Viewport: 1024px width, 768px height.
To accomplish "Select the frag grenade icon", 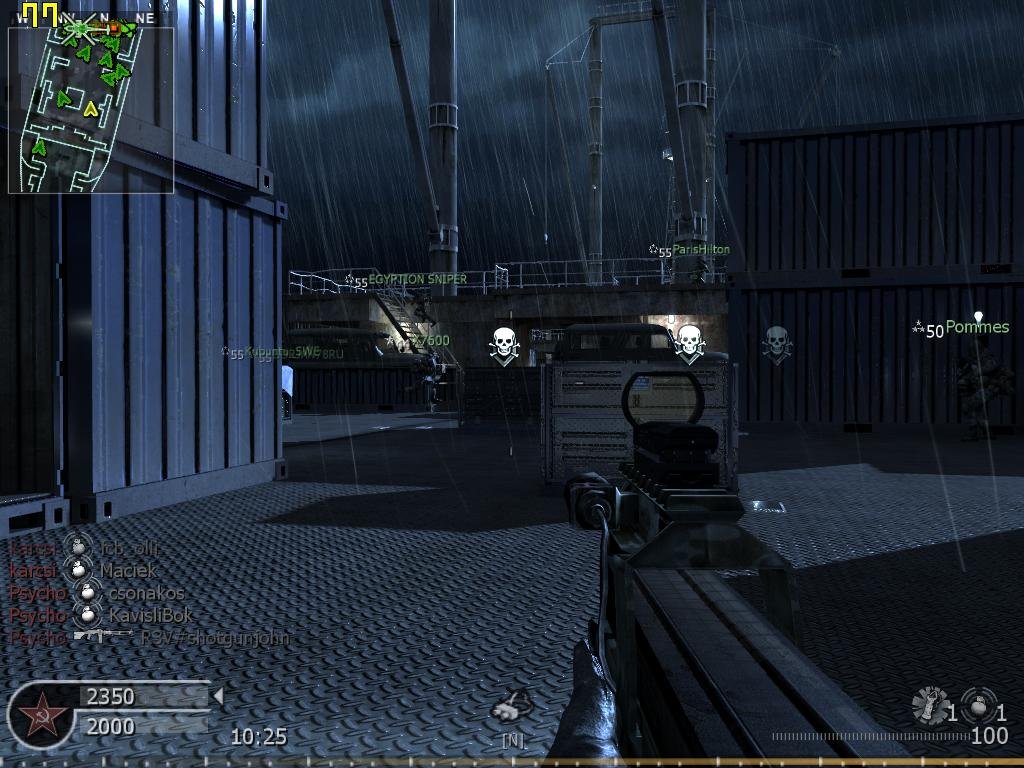I will tap(979, 705).
